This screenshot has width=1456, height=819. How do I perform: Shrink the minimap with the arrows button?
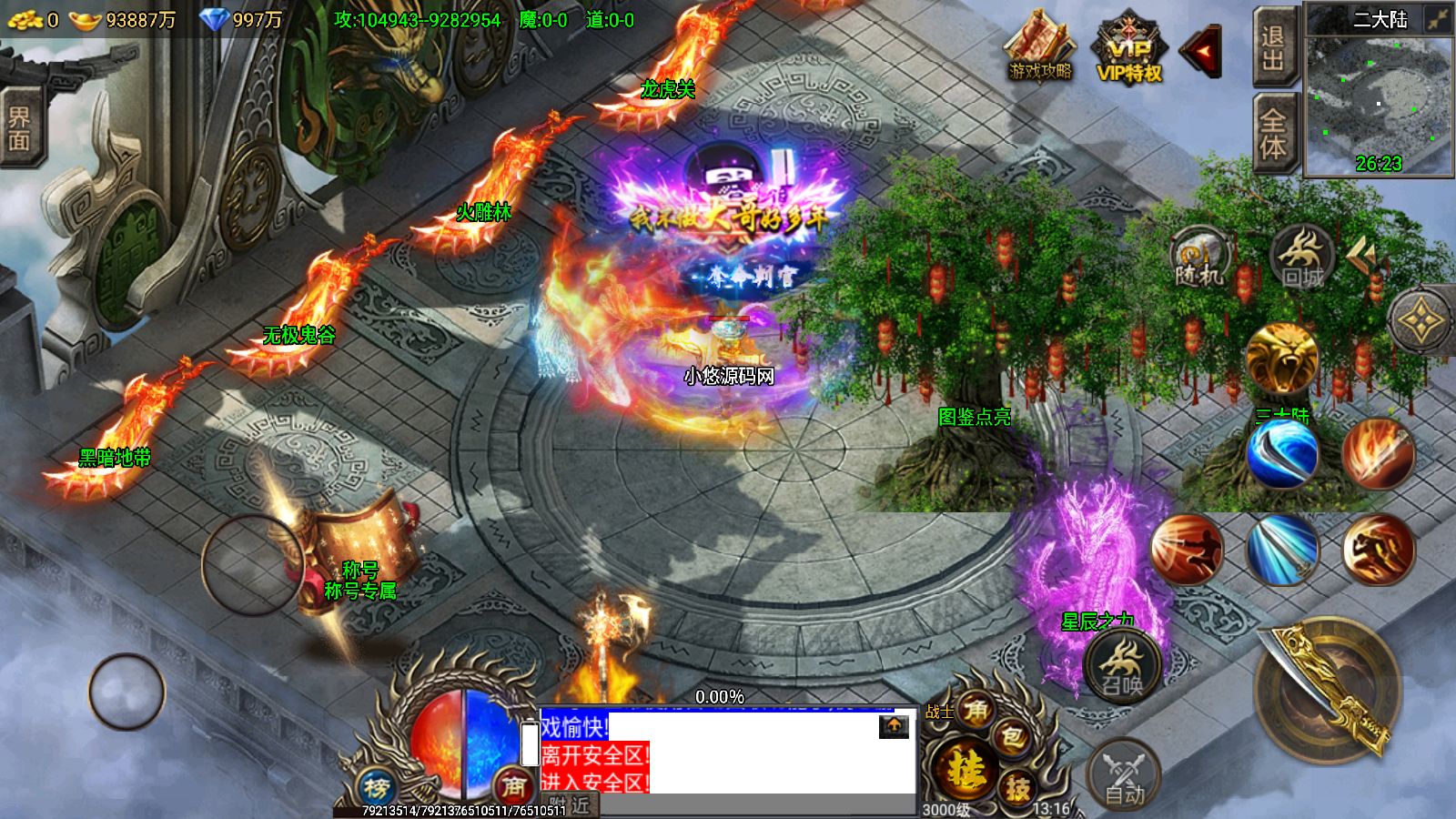coord(1438,19)
